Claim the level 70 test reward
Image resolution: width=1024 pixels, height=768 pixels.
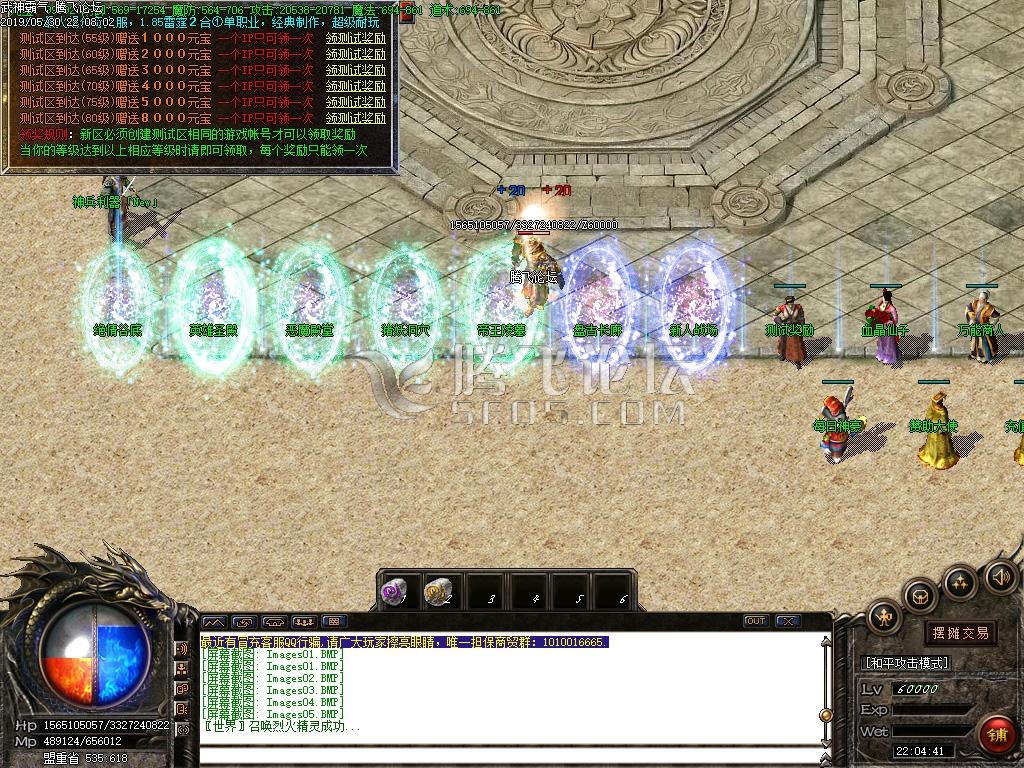pyautogui.click(x=355, y=86)
